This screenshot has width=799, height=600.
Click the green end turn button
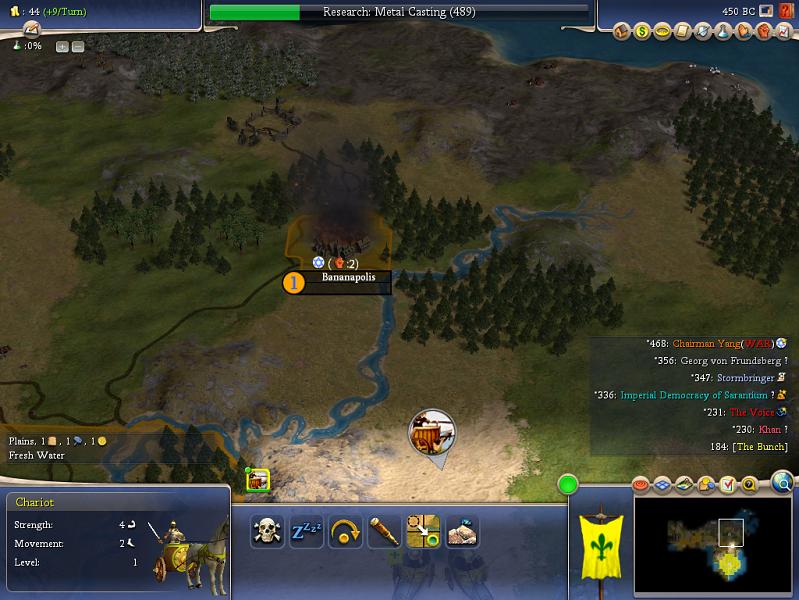pyautogui.click(x=569, y=486)
